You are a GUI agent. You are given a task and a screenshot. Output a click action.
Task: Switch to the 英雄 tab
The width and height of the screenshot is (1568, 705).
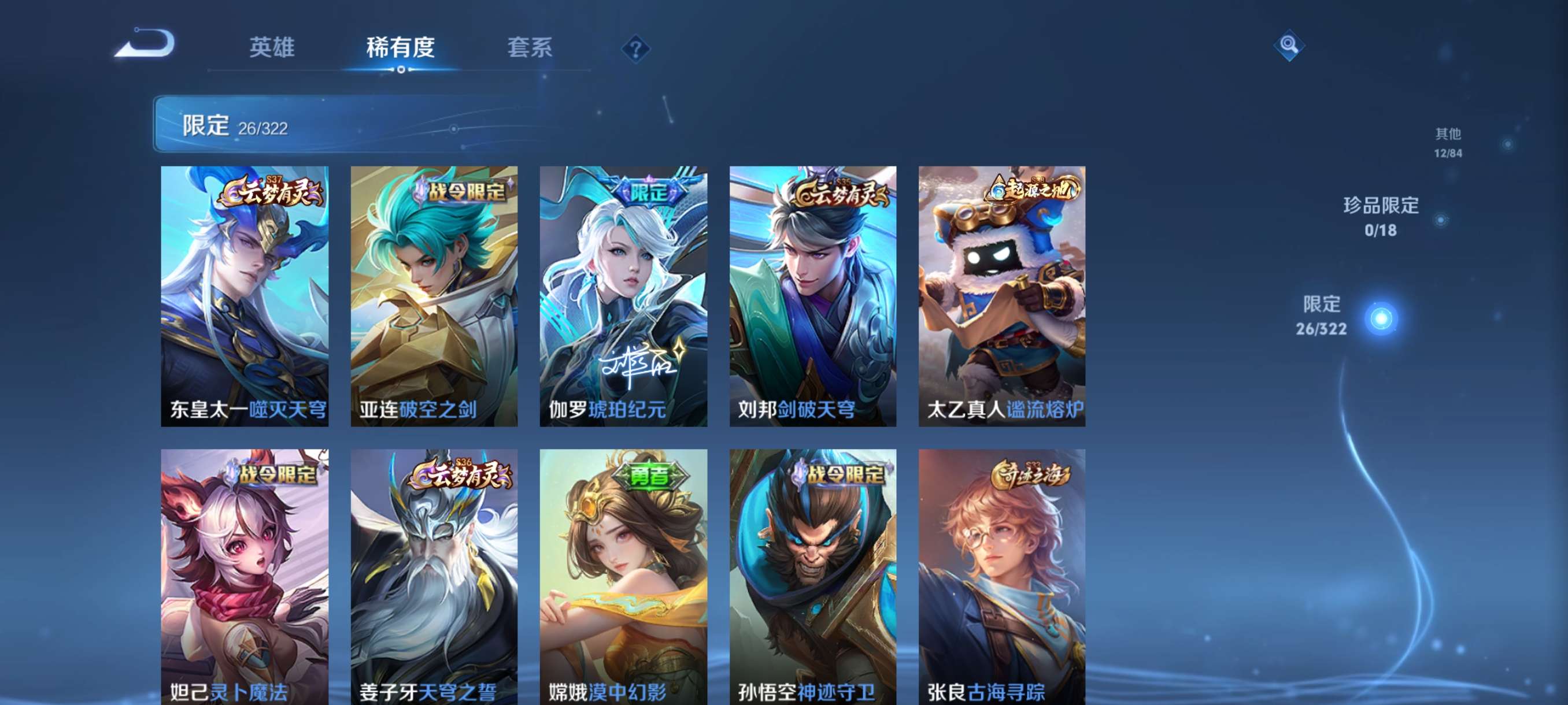click(272, 47)
